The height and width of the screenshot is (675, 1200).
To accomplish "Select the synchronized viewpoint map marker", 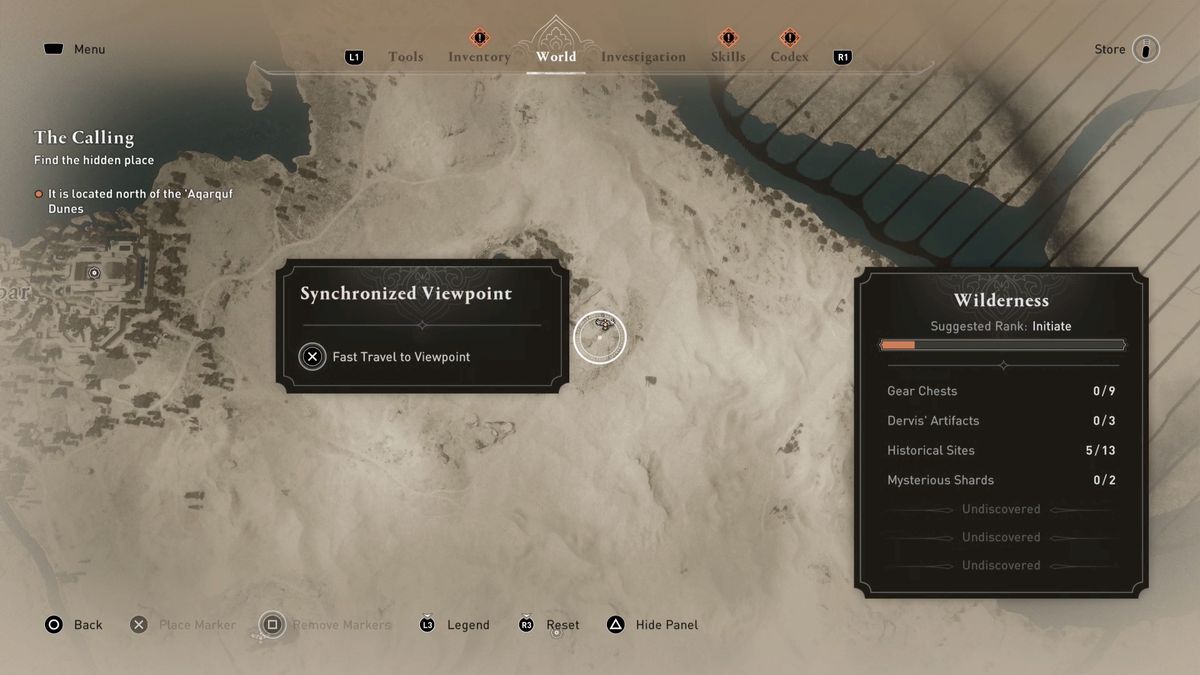I will [x=600, y=336].
